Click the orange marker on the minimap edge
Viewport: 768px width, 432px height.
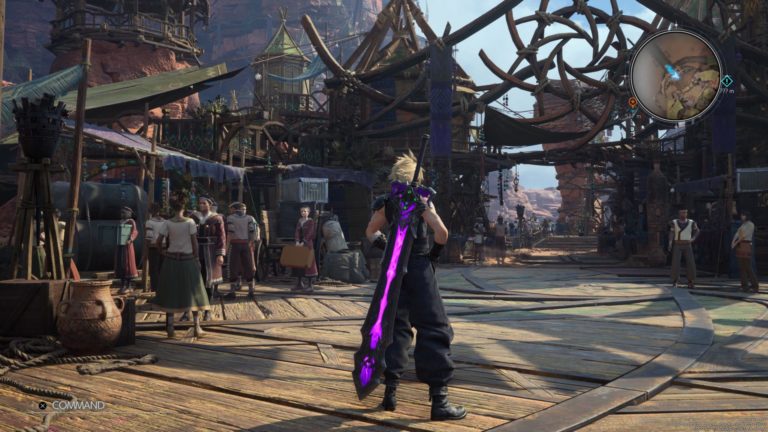click(633, 102)
